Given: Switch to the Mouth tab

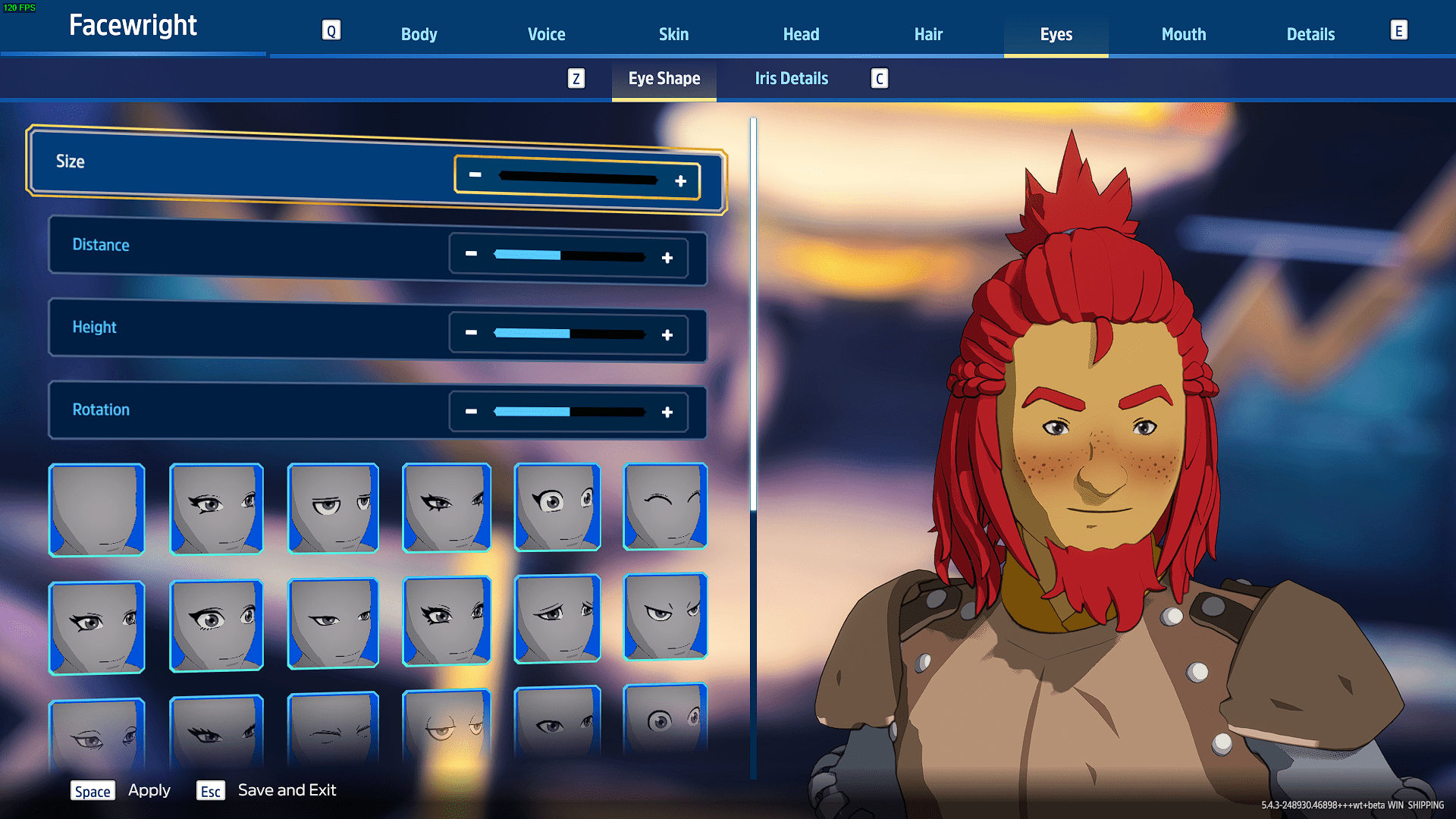Looking at the screenshot, I should click(1183, 34).
